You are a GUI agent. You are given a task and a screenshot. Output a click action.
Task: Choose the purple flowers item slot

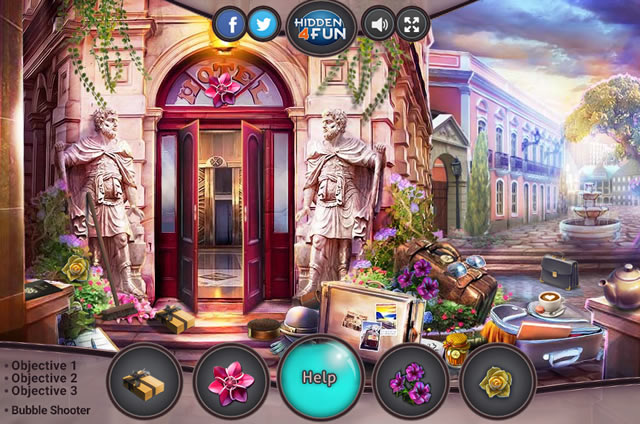click(410, 381)
